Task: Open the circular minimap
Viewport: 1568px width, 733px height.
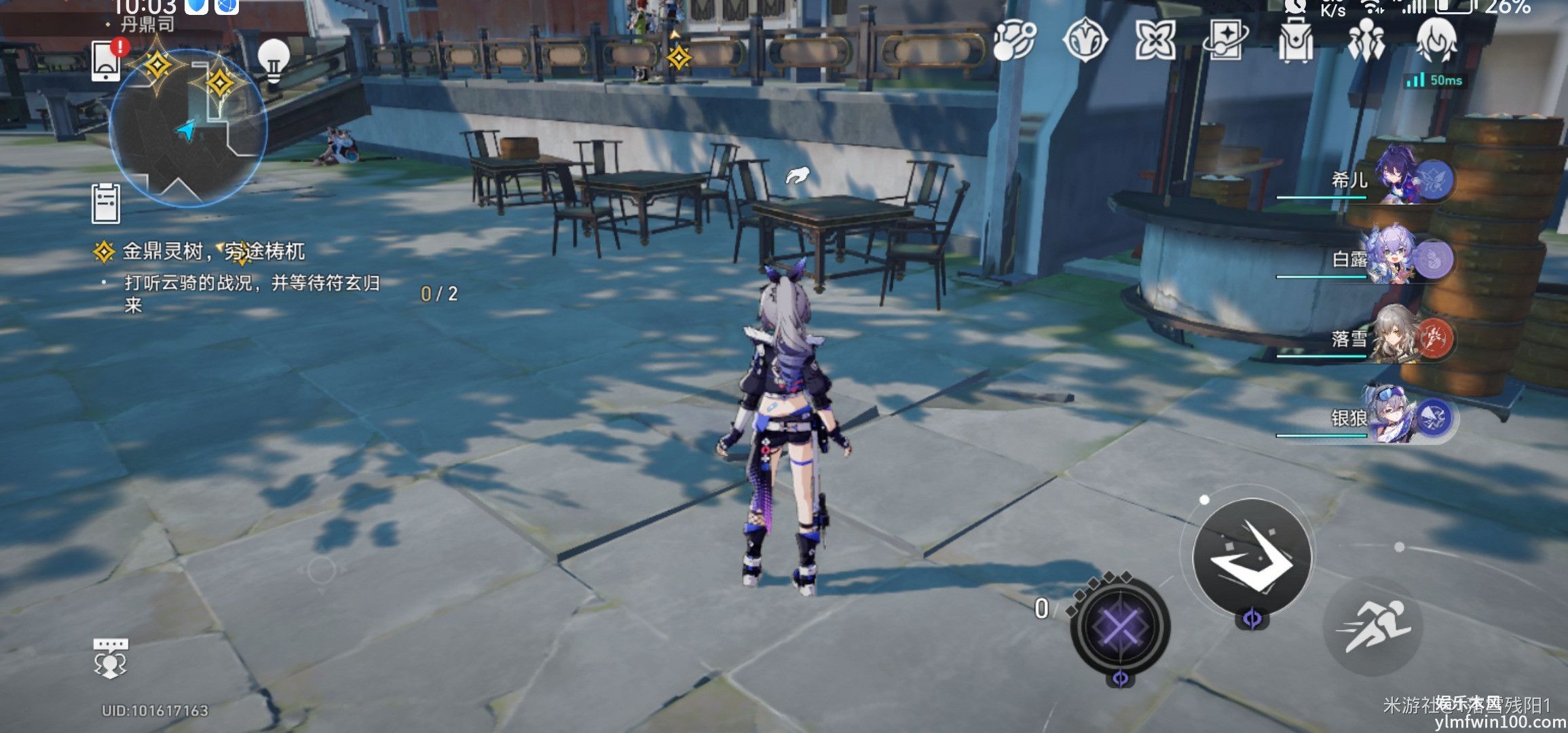Action: (x=188, y=129)
